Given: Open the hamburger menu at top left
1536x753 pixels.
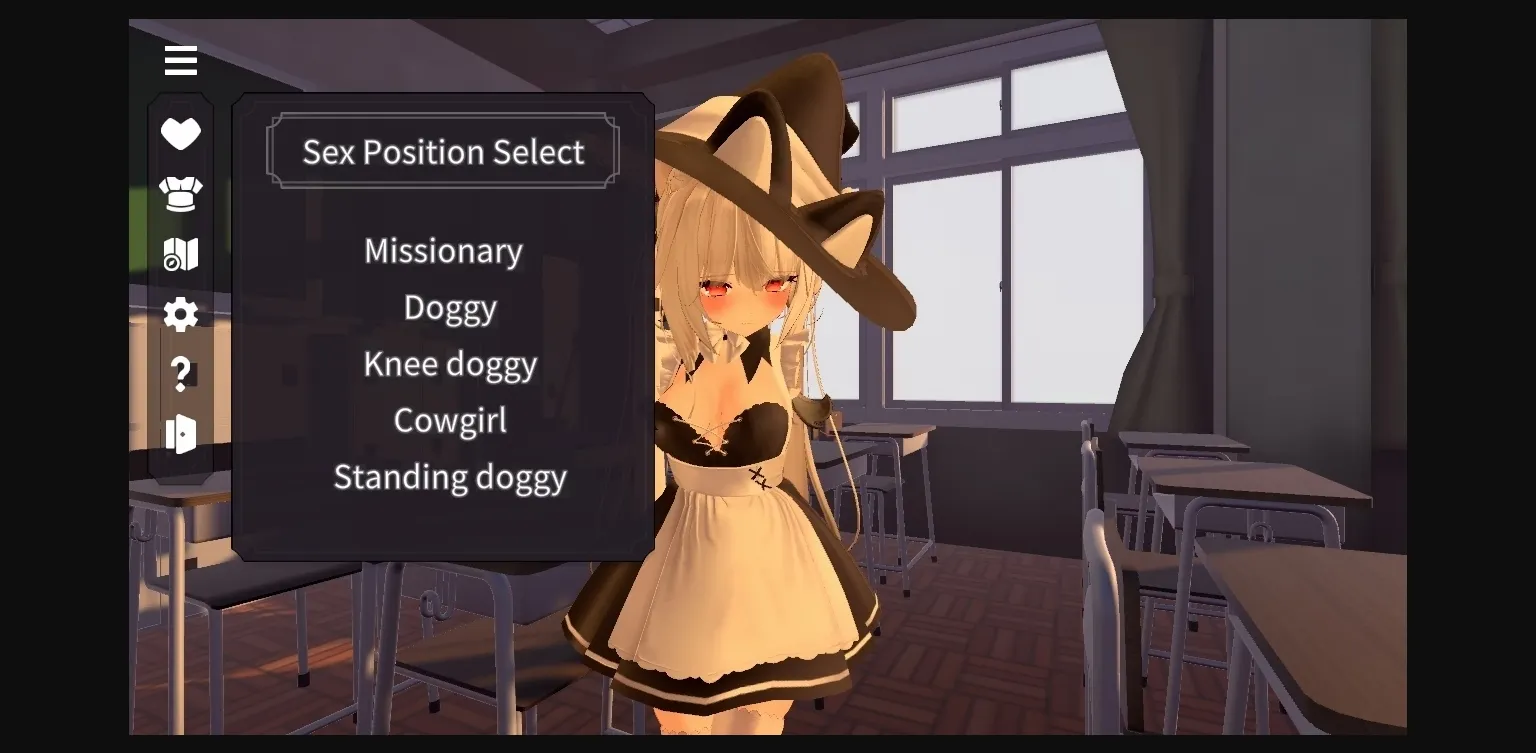Looking at the screenshot, I should [x=180, y=60].
